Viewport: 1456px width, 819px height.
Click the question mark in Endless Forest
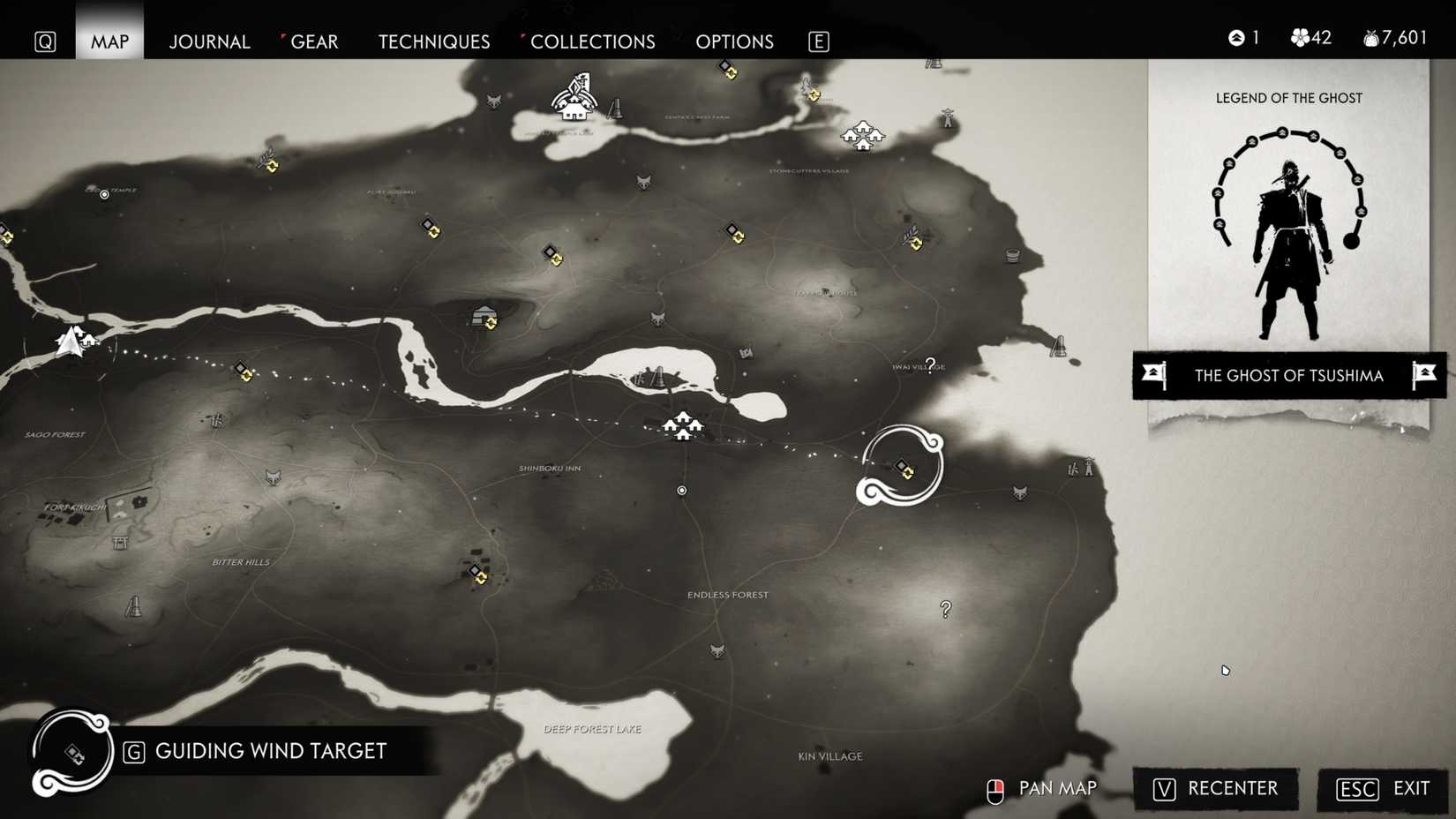click(x=945, y=607)
